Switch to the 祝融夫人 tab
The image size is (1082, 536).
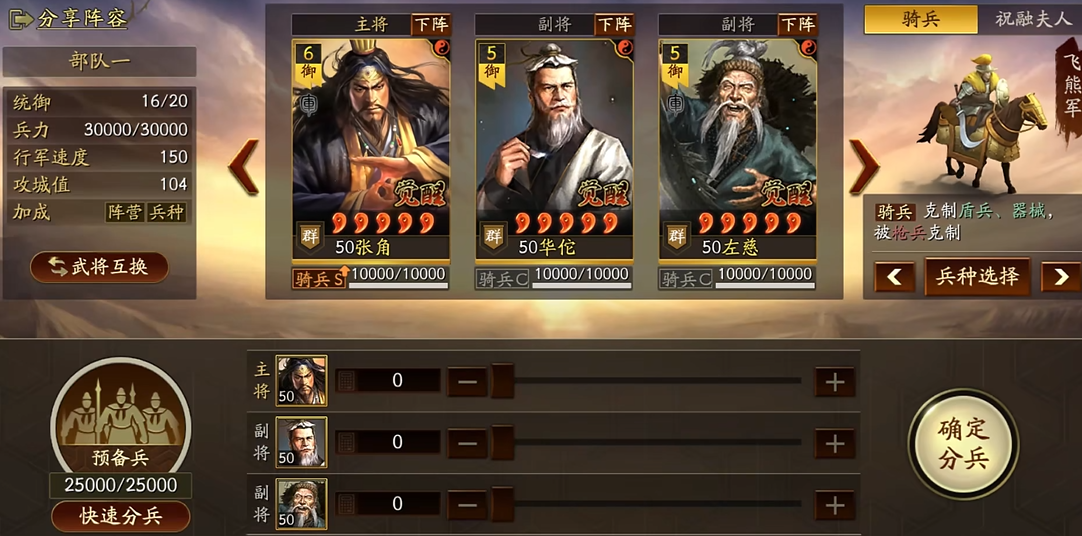point(1031,19)
